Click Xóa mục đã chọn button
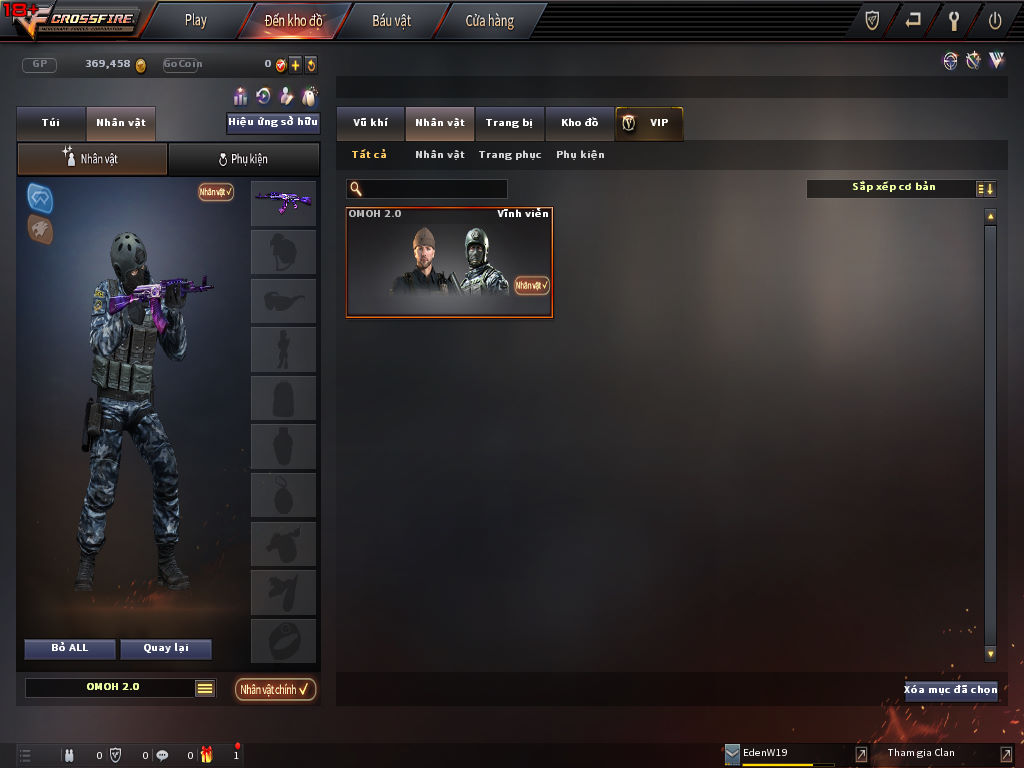 pos(950,690)
